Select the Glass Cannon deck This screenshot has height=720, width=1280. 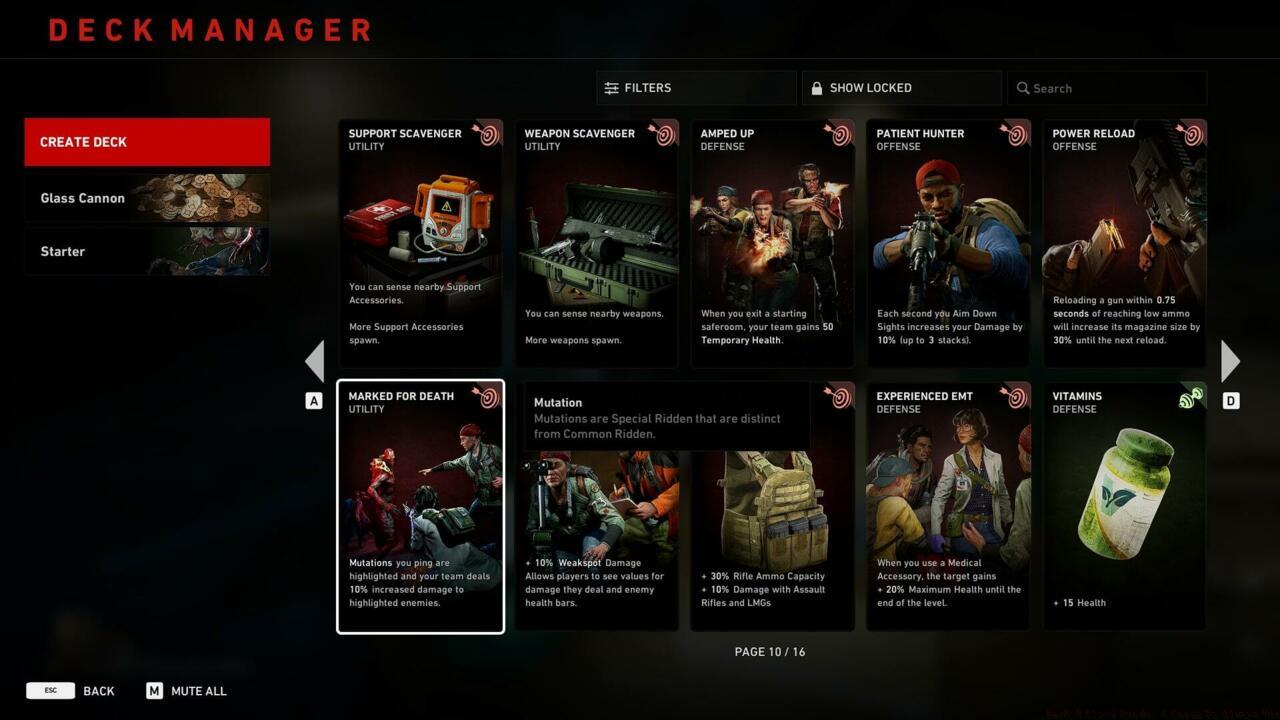pyautogui.click(x=147, y=198)
